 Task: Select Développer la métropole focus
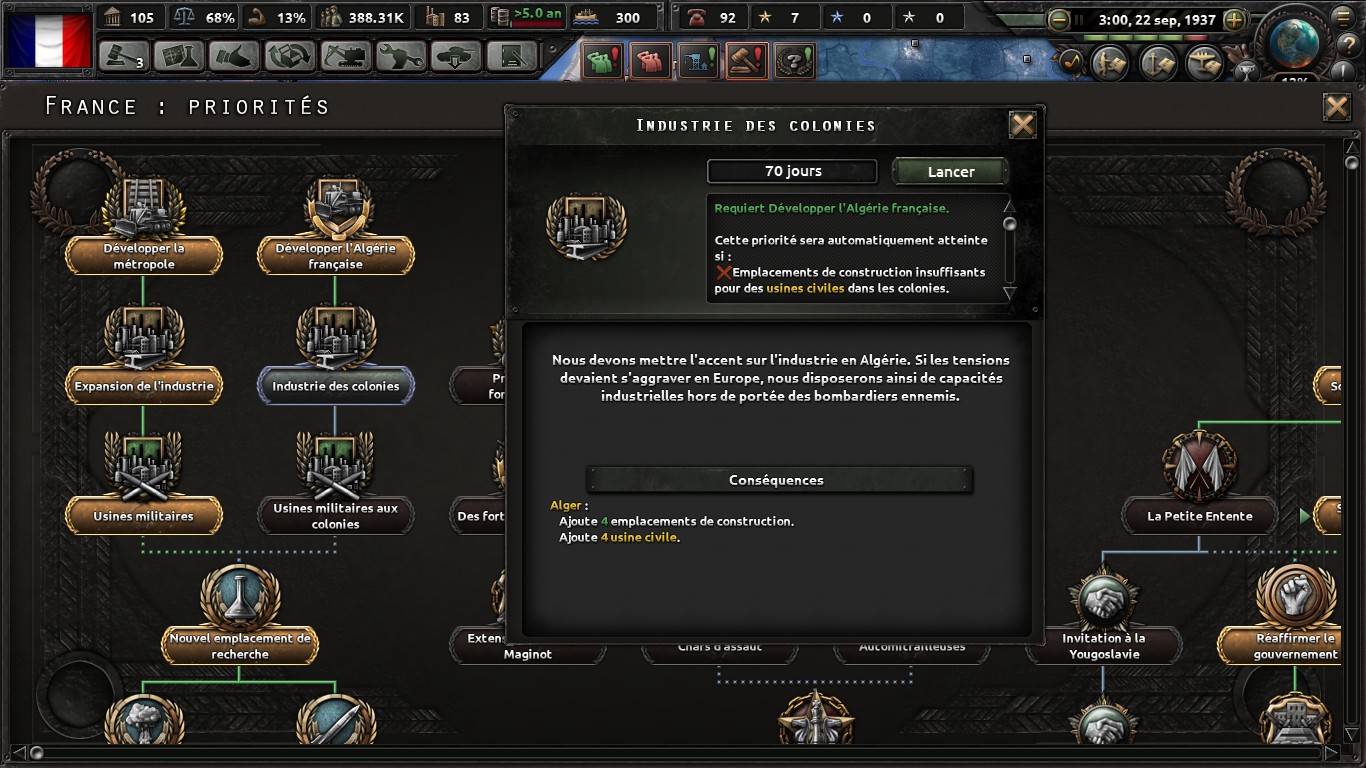click(x=144, y=255)
